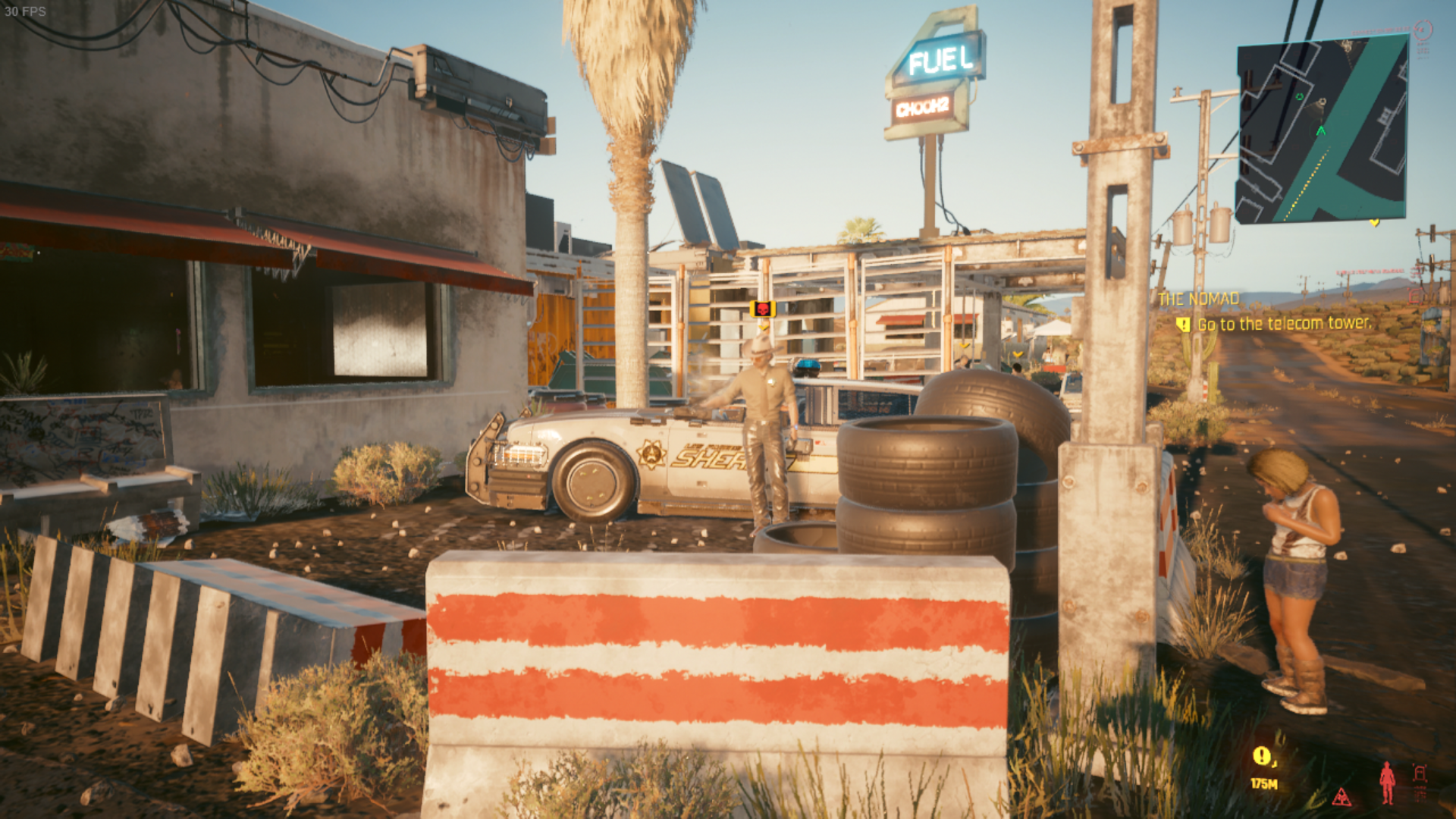
Task: Select the red skull marker above sheriff
Action: [762, 309]
